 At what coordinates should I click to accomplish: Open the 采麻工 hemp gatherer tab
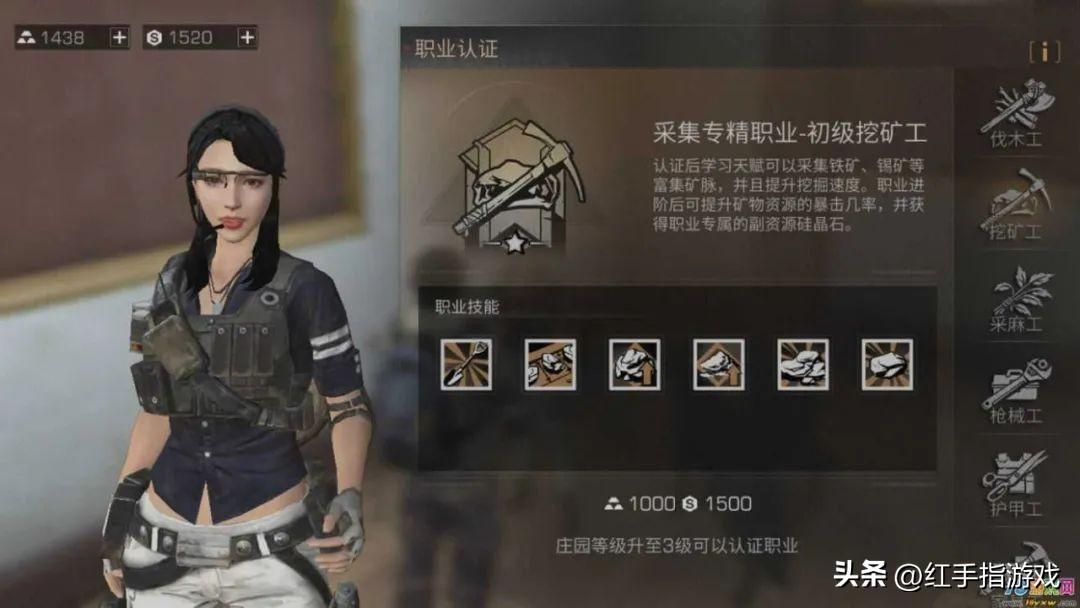1016,299
